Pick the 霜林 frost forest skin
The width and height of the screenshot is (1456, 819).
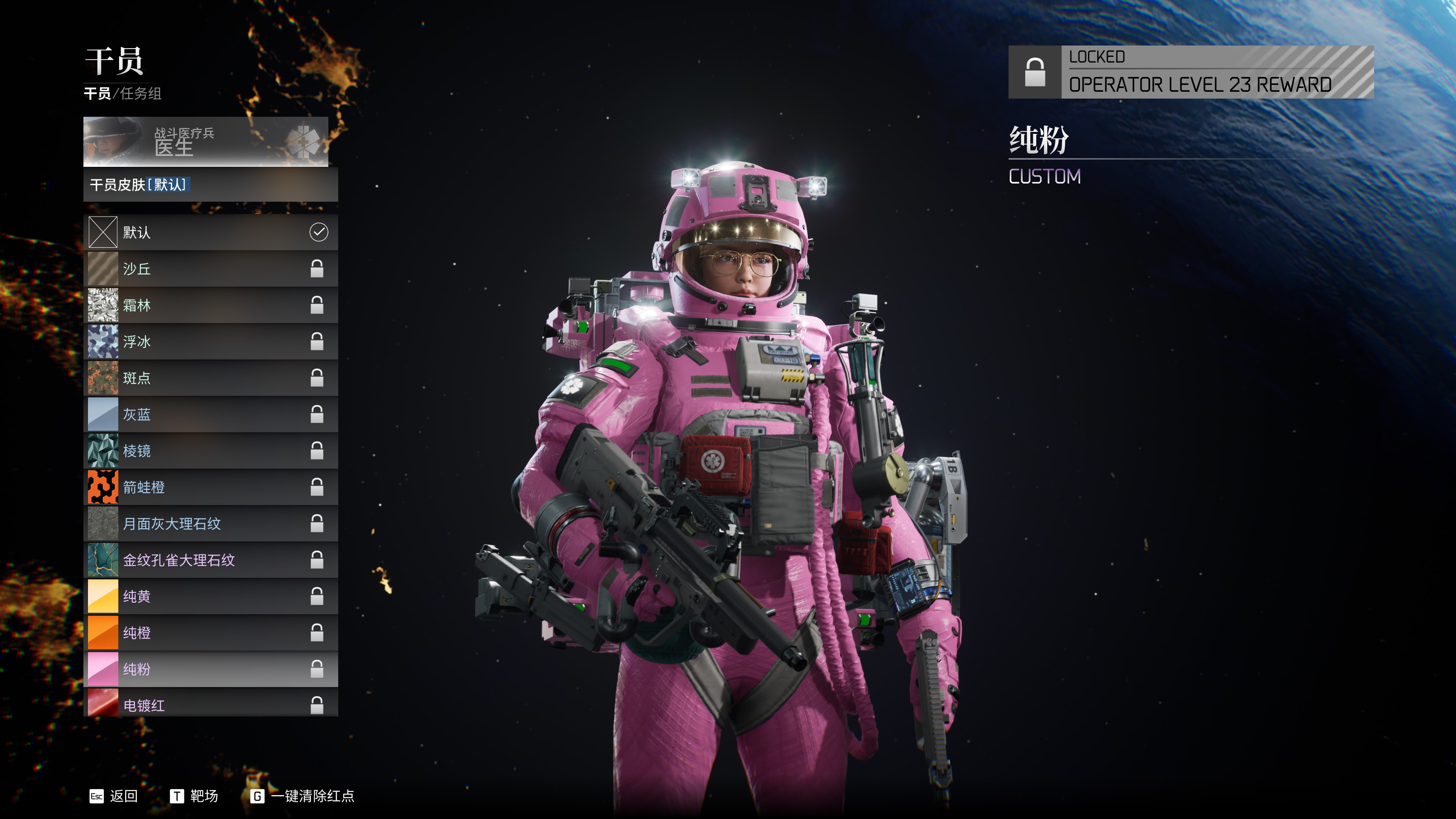(x=210, y=305)
